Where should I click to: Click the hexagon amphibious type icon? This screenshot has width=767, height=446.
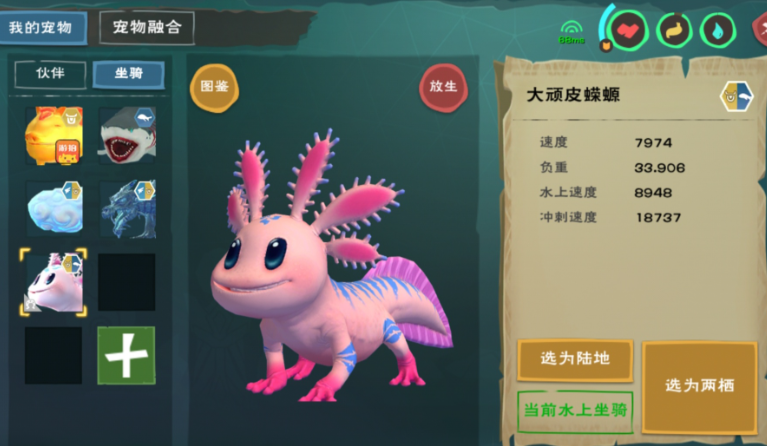tap(735, 97)
